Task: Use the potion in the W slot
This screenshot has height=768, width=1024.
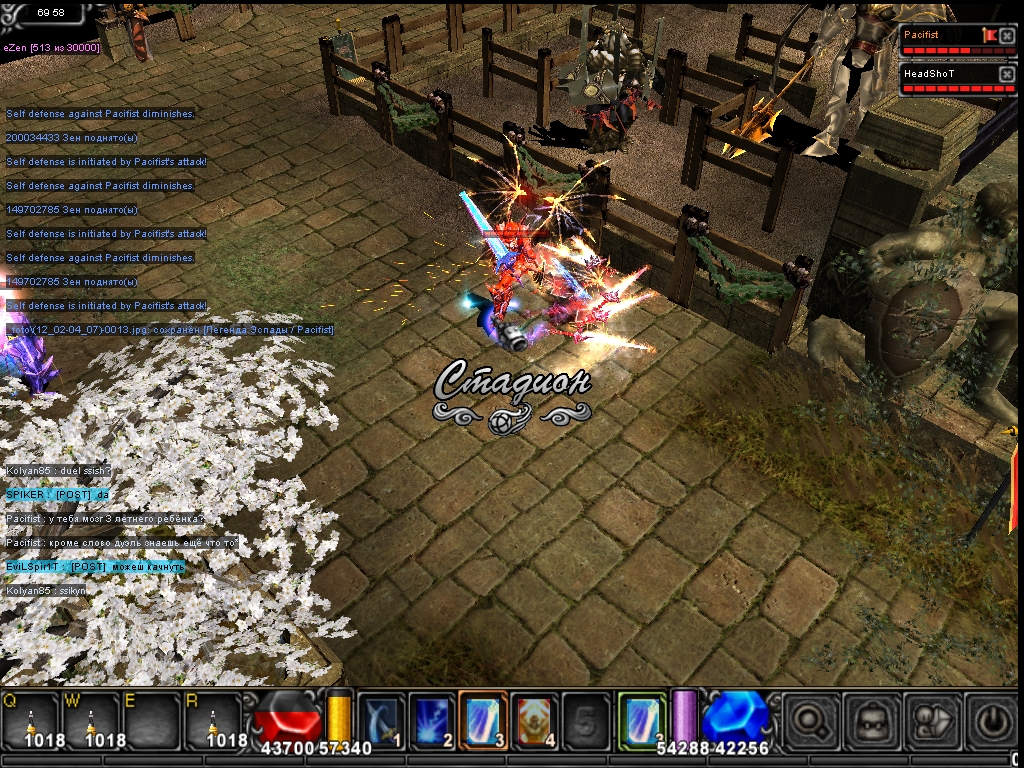Action: pyautogui.click(x=92, y=720)
